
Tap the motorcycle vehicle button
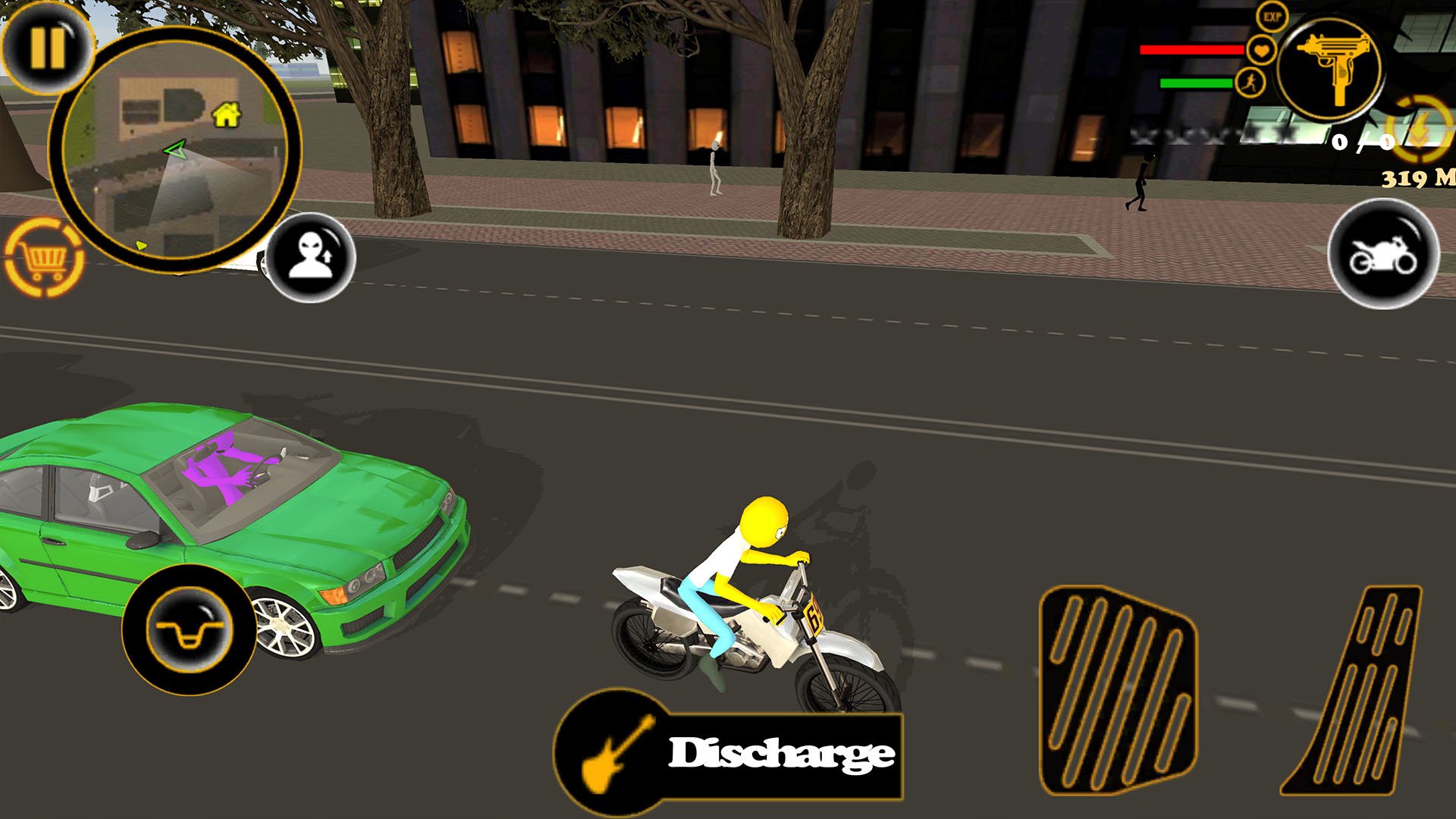1383,255
